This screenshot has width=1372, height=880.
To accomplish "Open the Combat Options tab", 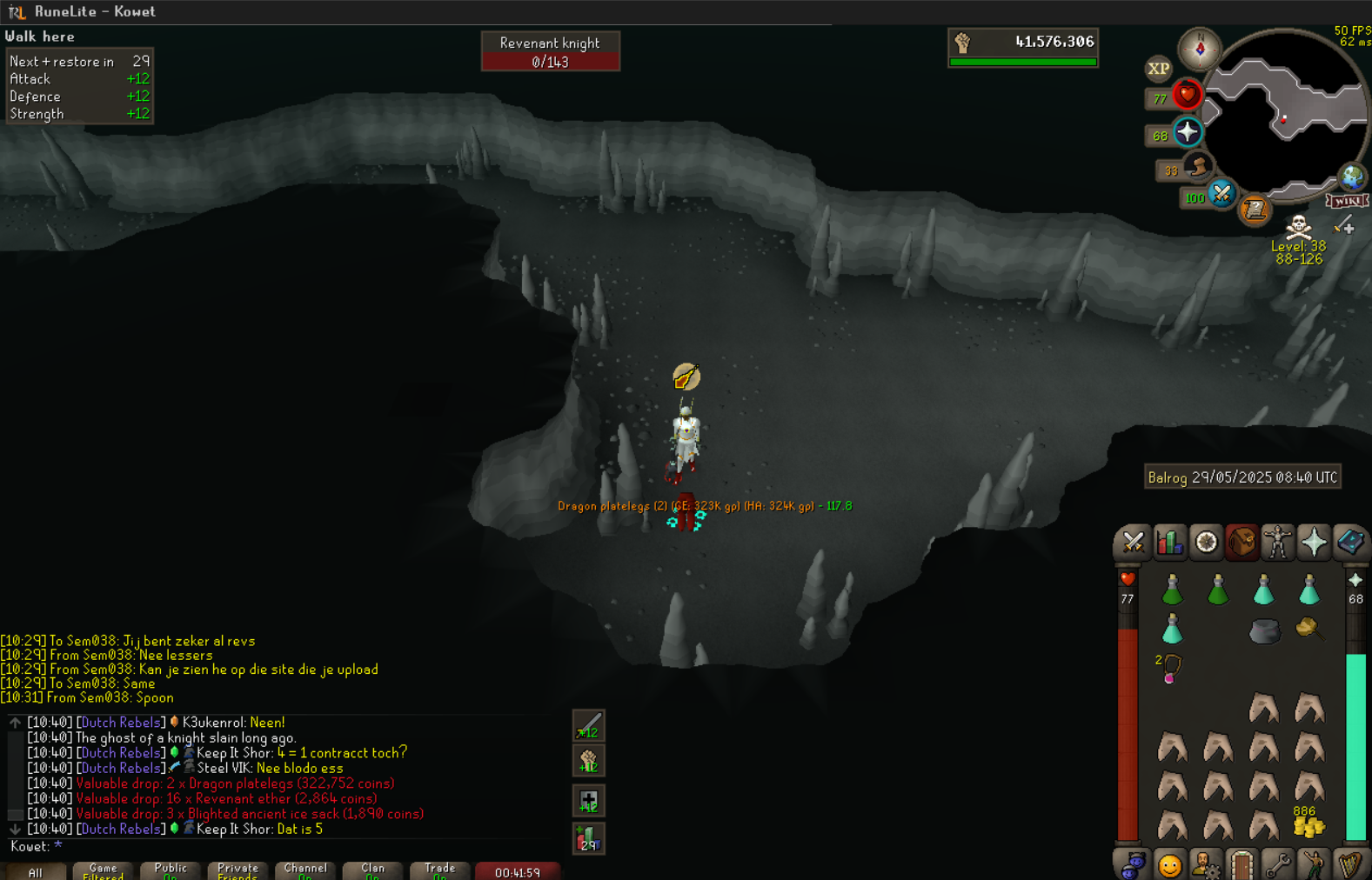I will pyautogui.click(x=1133, y=543).
